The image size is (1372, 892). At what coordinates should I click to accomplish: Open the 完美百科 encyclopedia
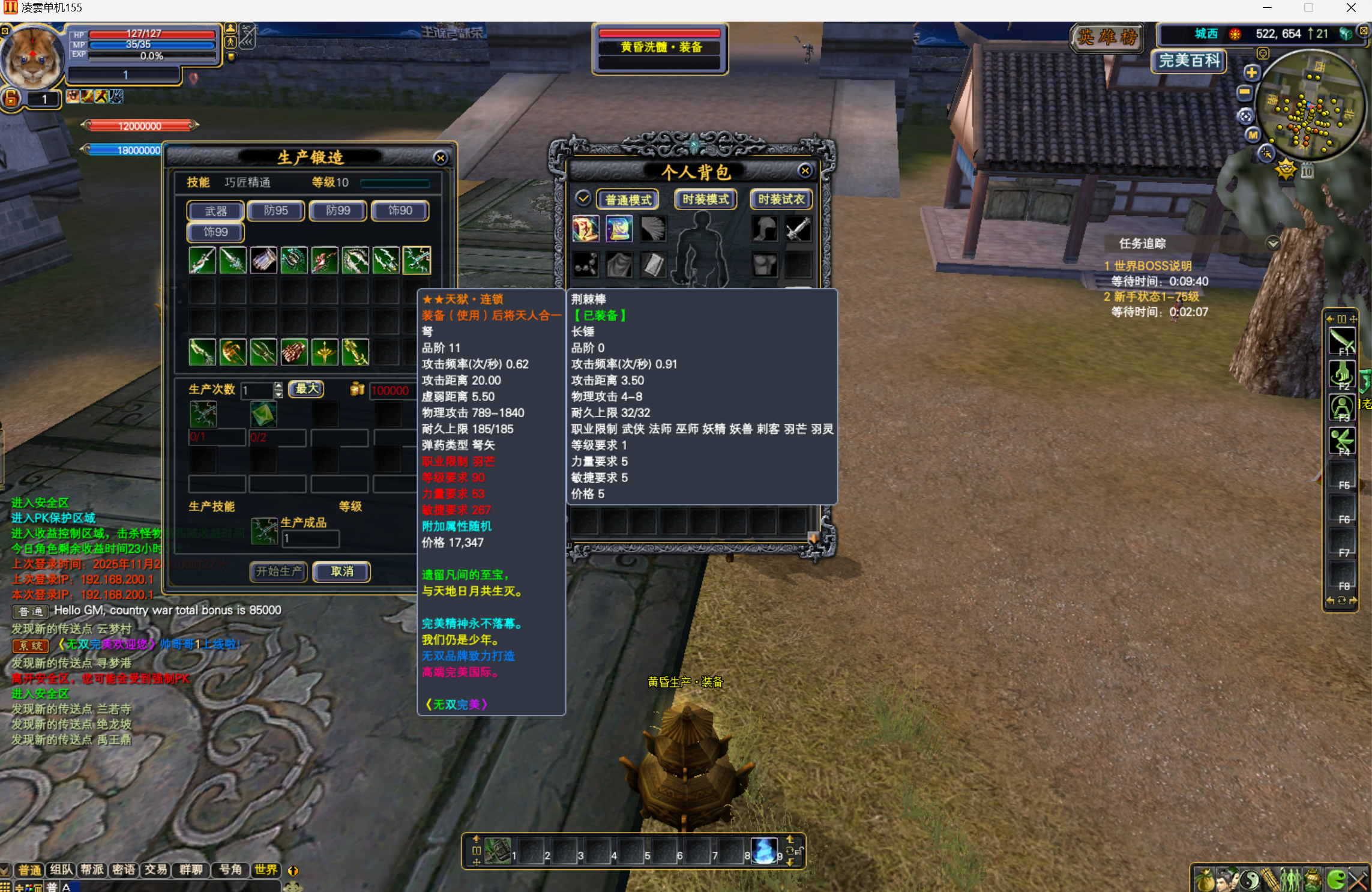point(1189,61)
